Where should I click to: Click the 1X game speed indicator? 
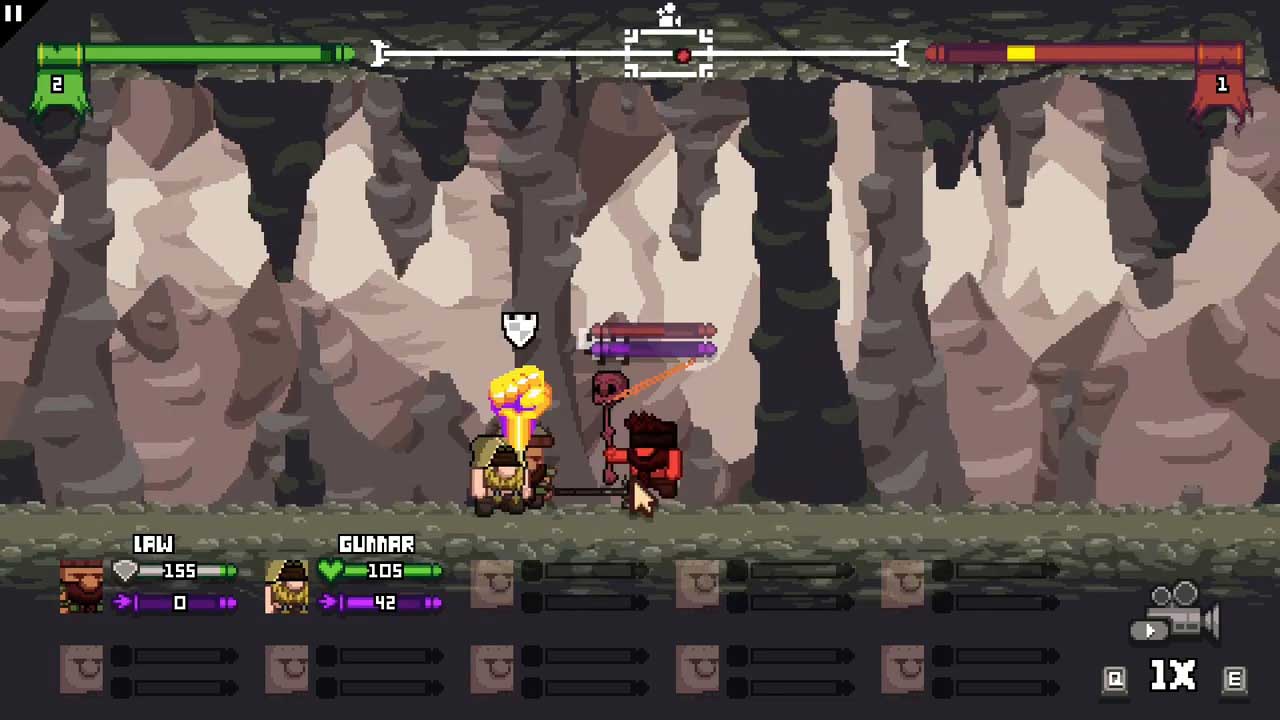[1173, 677]
